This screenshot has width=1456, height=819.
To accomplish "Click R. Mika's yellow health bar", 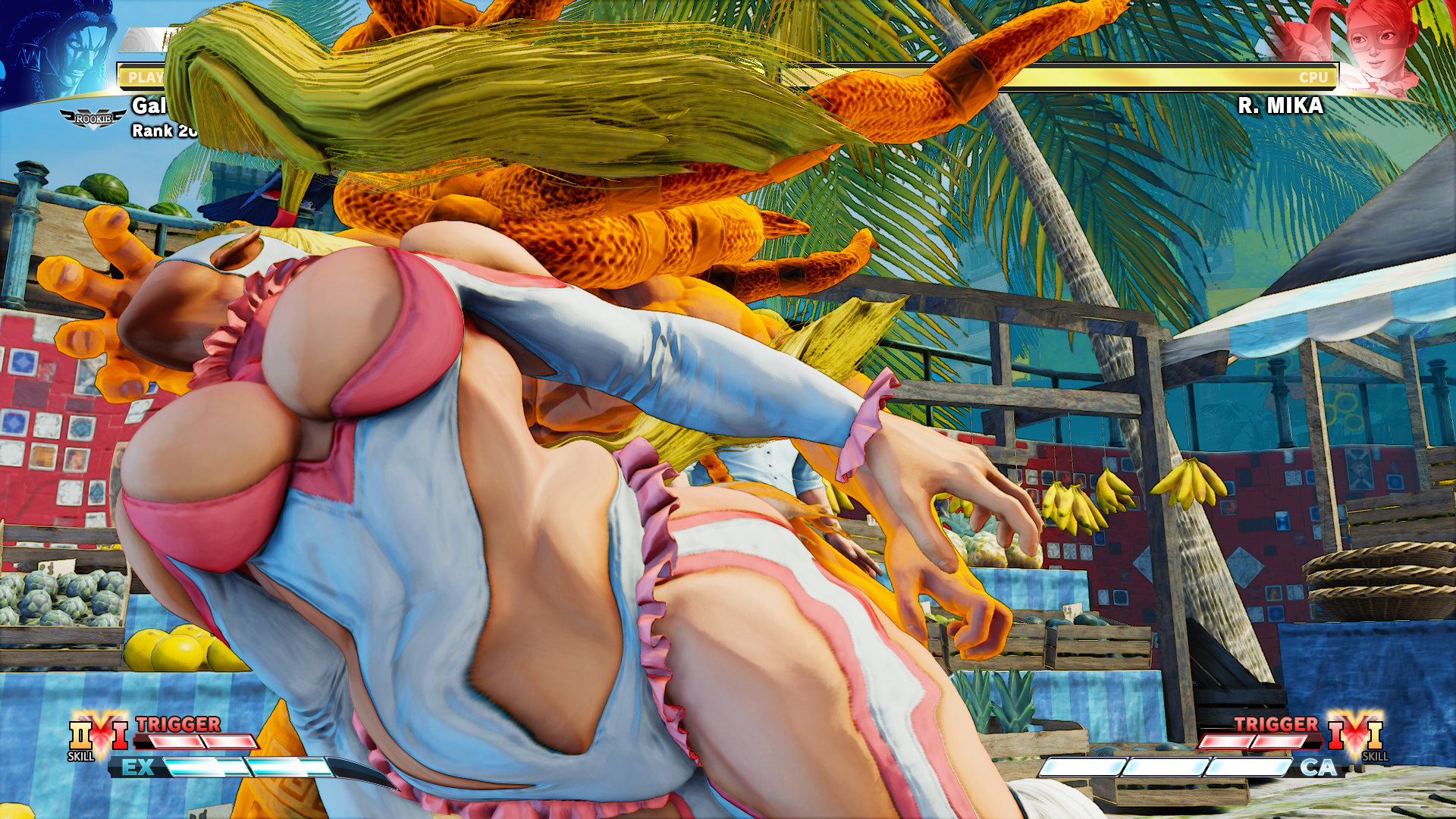I will (x=1062, y=76).
